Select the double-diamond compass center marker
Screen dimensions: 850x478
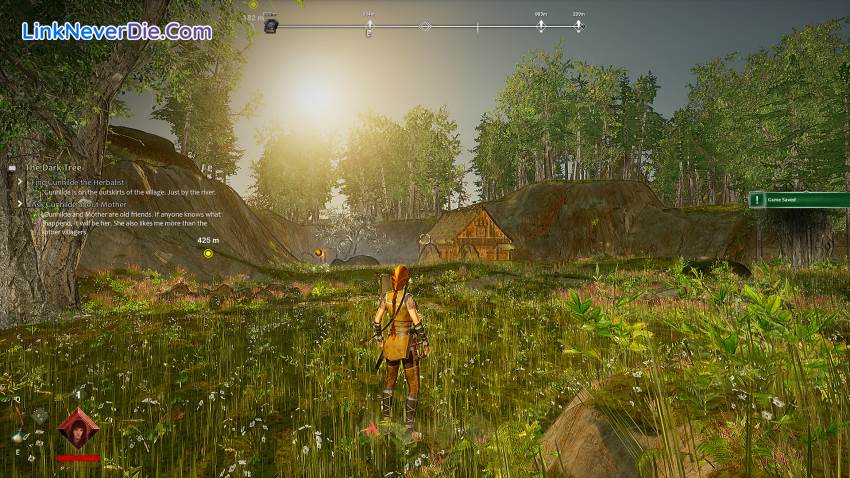click(425, 26)
